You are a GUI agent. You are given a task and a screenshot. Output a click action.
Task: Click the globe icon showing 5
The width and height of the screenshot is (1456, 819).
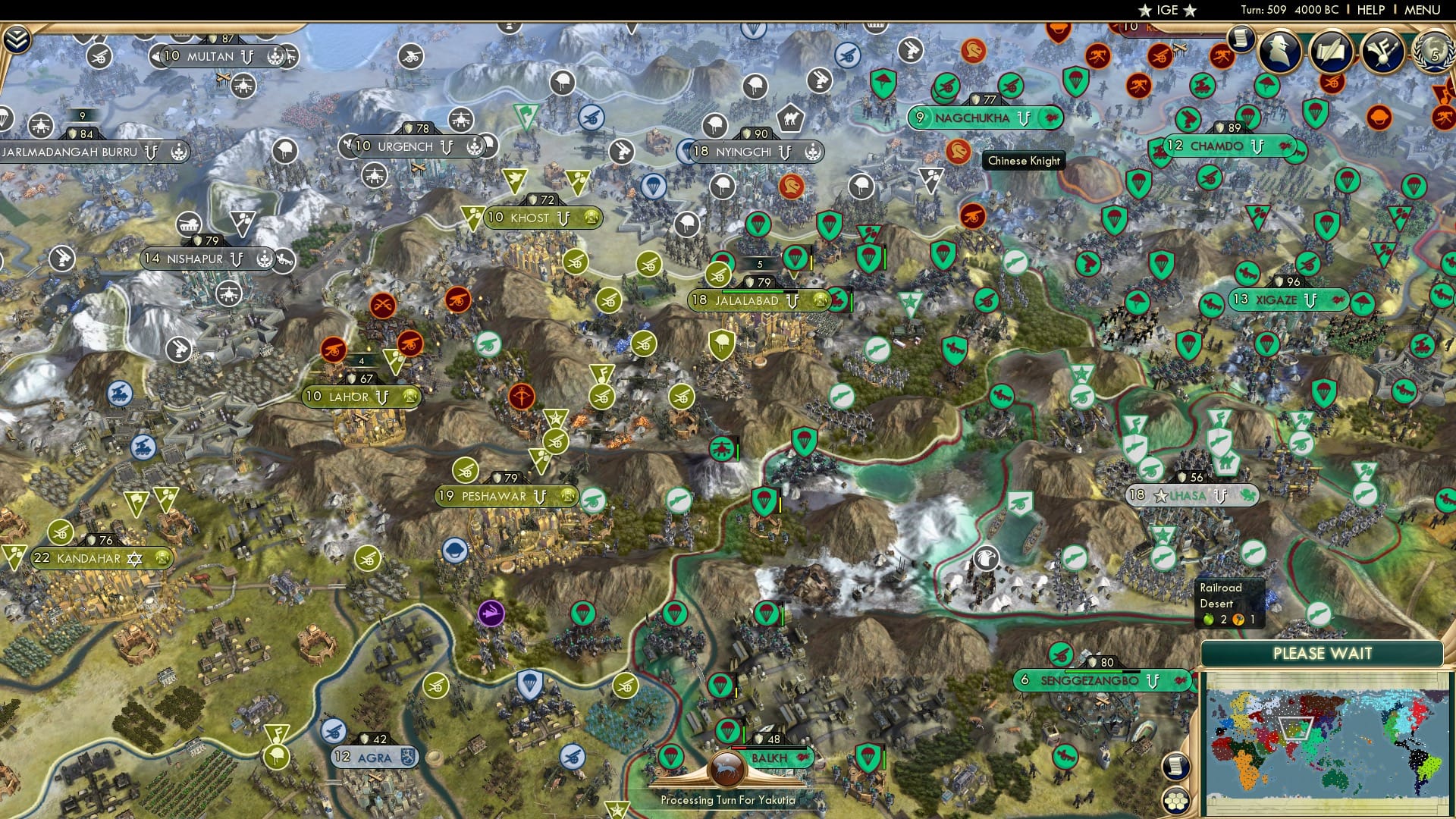[x=1432, y=53]
